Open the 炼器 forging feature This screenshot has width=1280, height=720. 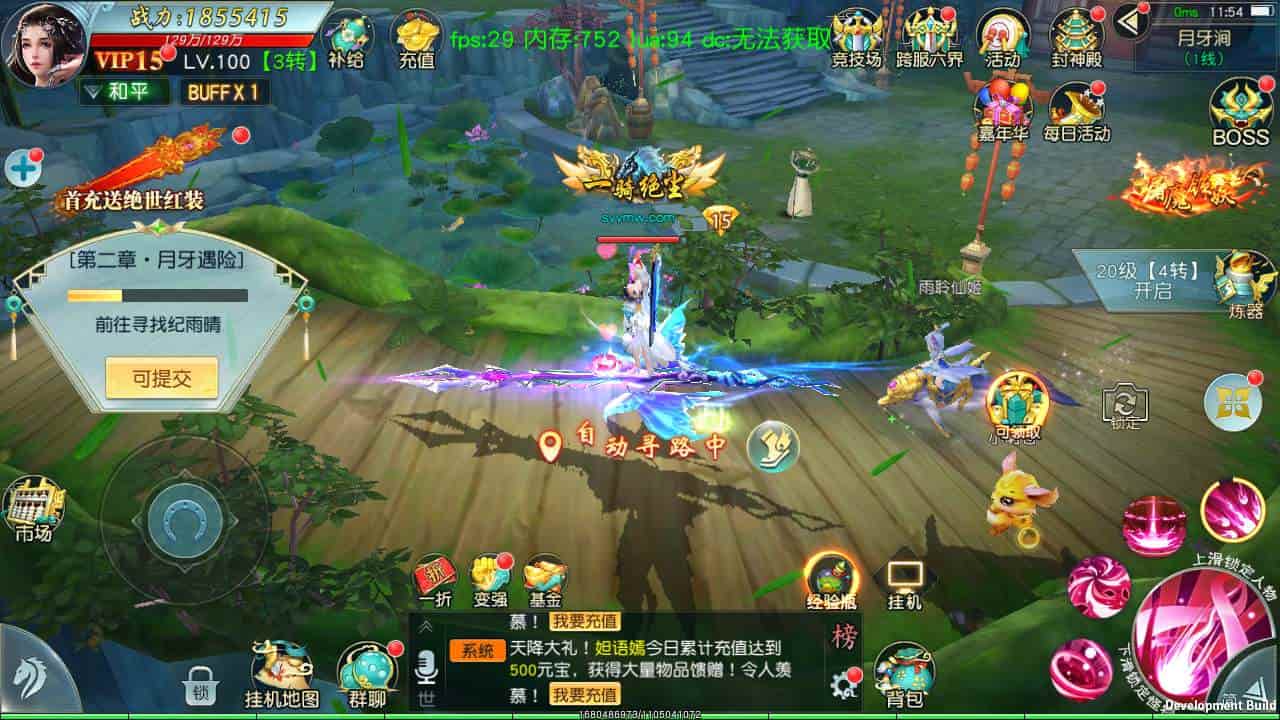(1245, 283)
